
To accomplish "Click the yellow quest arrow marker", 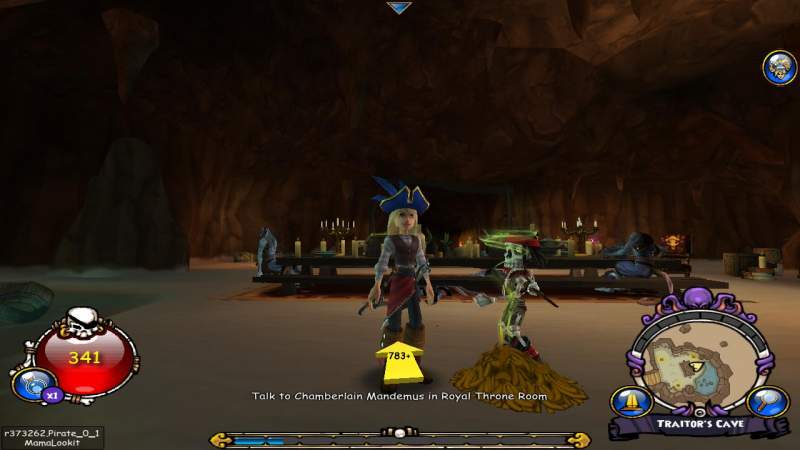I will 400,361.
